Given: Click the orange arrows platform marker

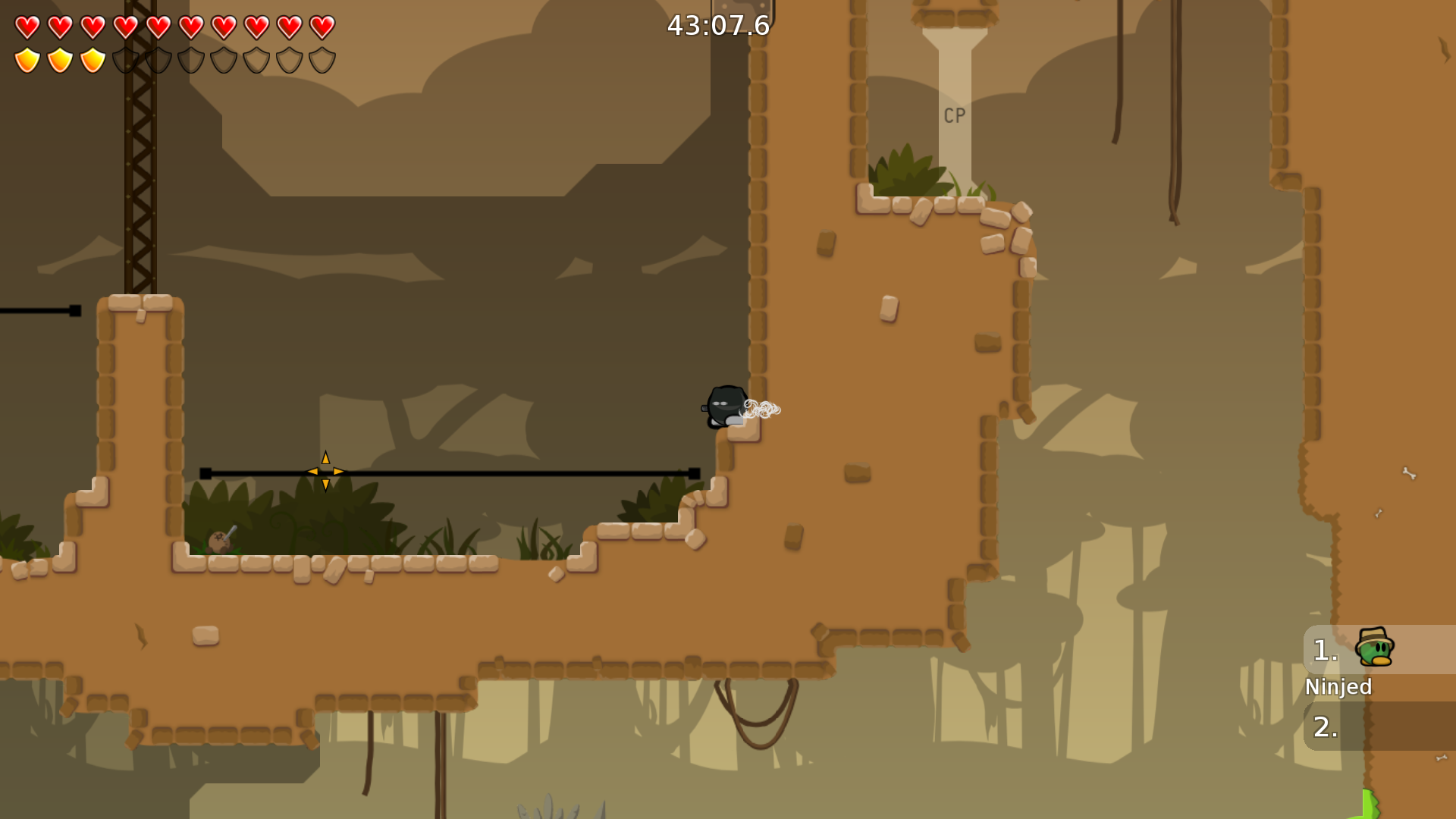Looking at the screenshot, I should 325,470.
